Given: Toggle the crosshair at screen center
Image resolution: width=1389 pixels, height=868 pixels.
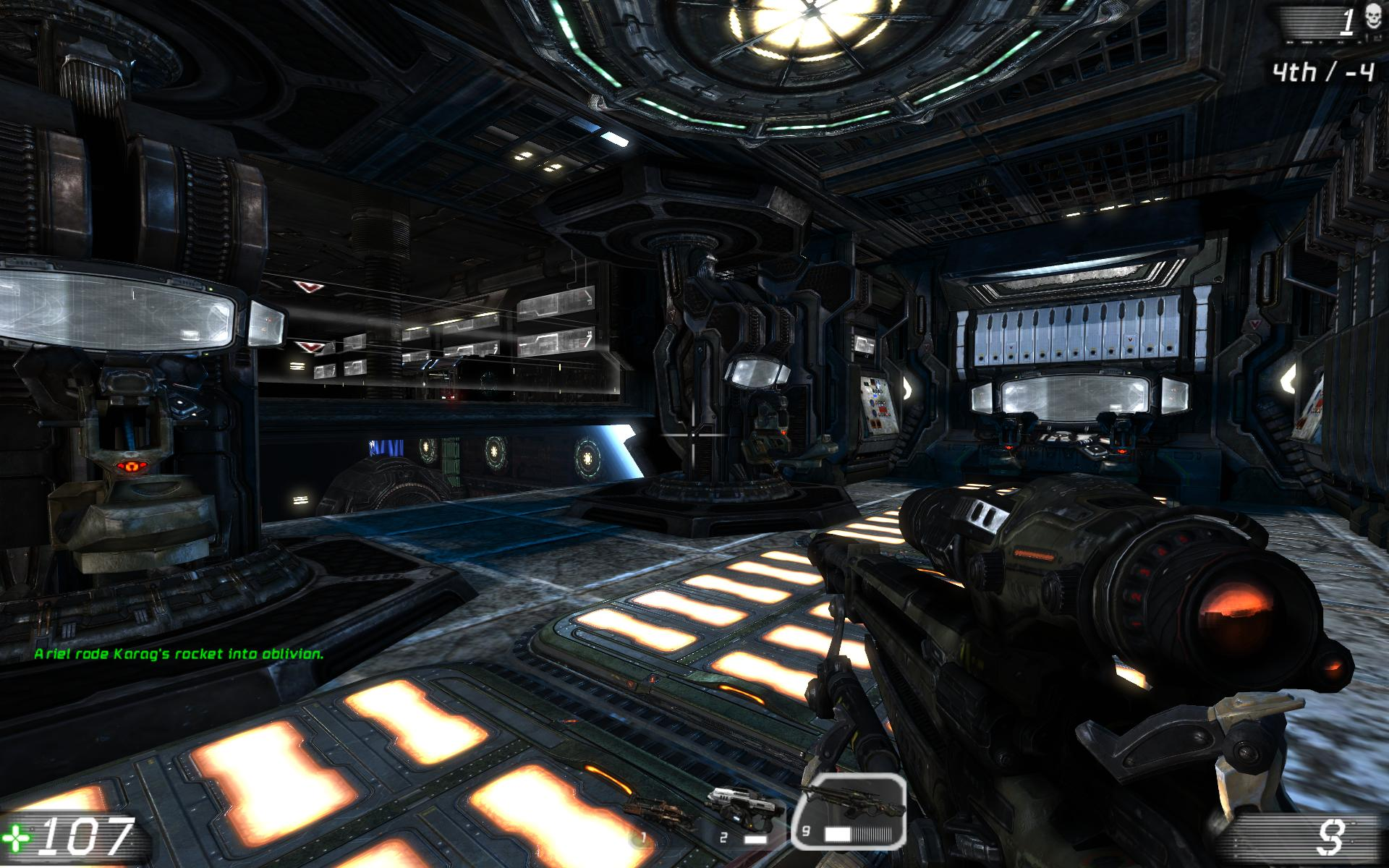Looking at the screenshot, I should pos(692,434).
